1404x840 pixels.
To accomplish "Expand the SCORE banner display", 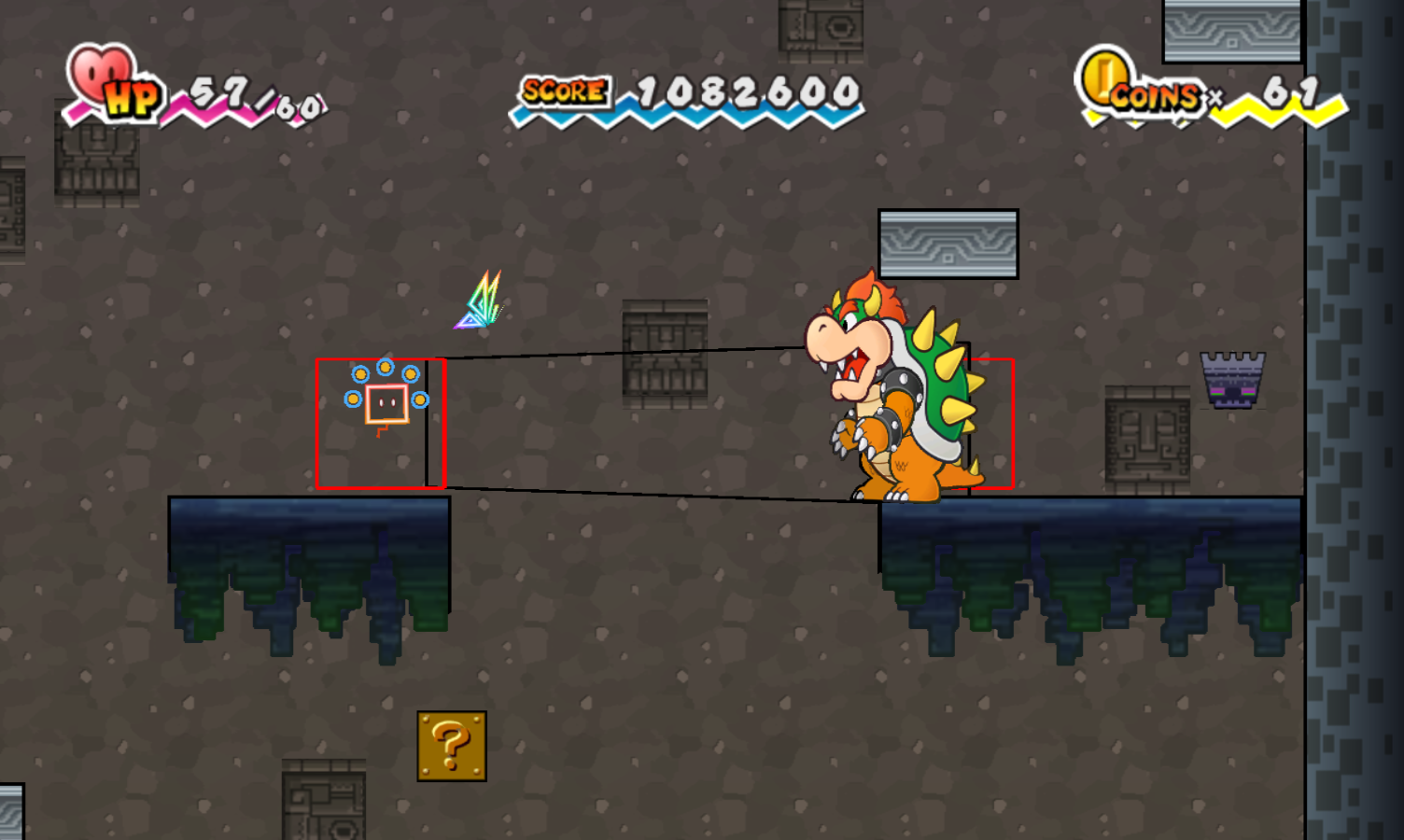I will [x=685, y=93].
